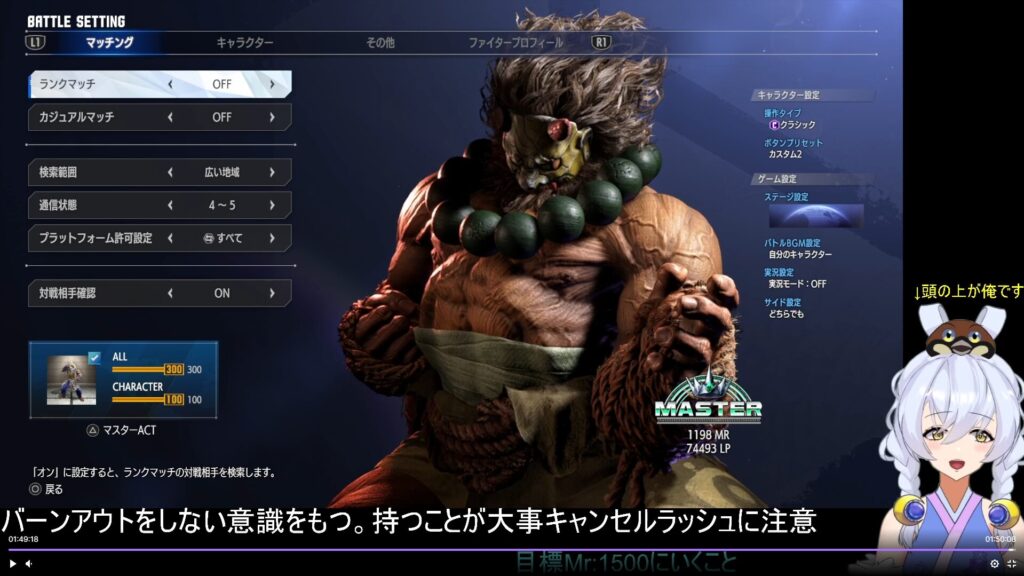Screen dimensions: 1024x576
Task: Click left arrow on ランクマッチ row
Action: [x=170, y=84]
